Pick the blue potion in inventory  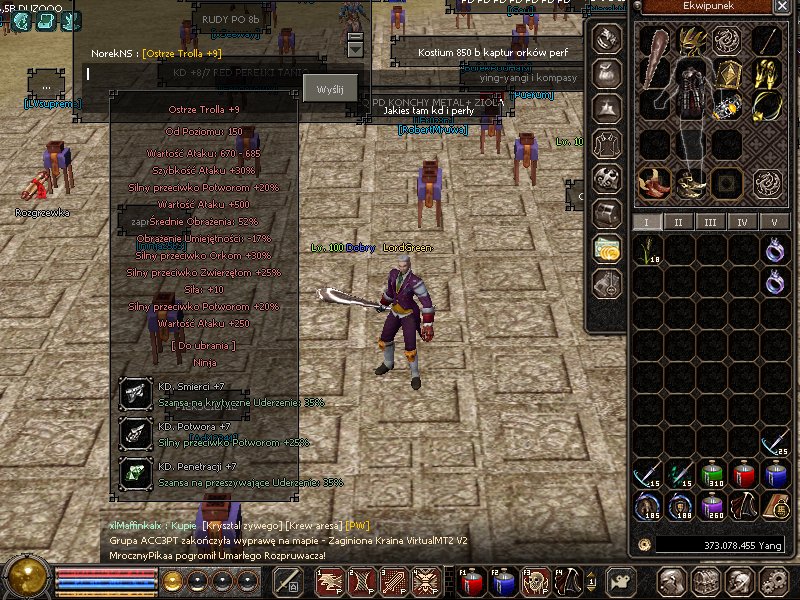776,474
